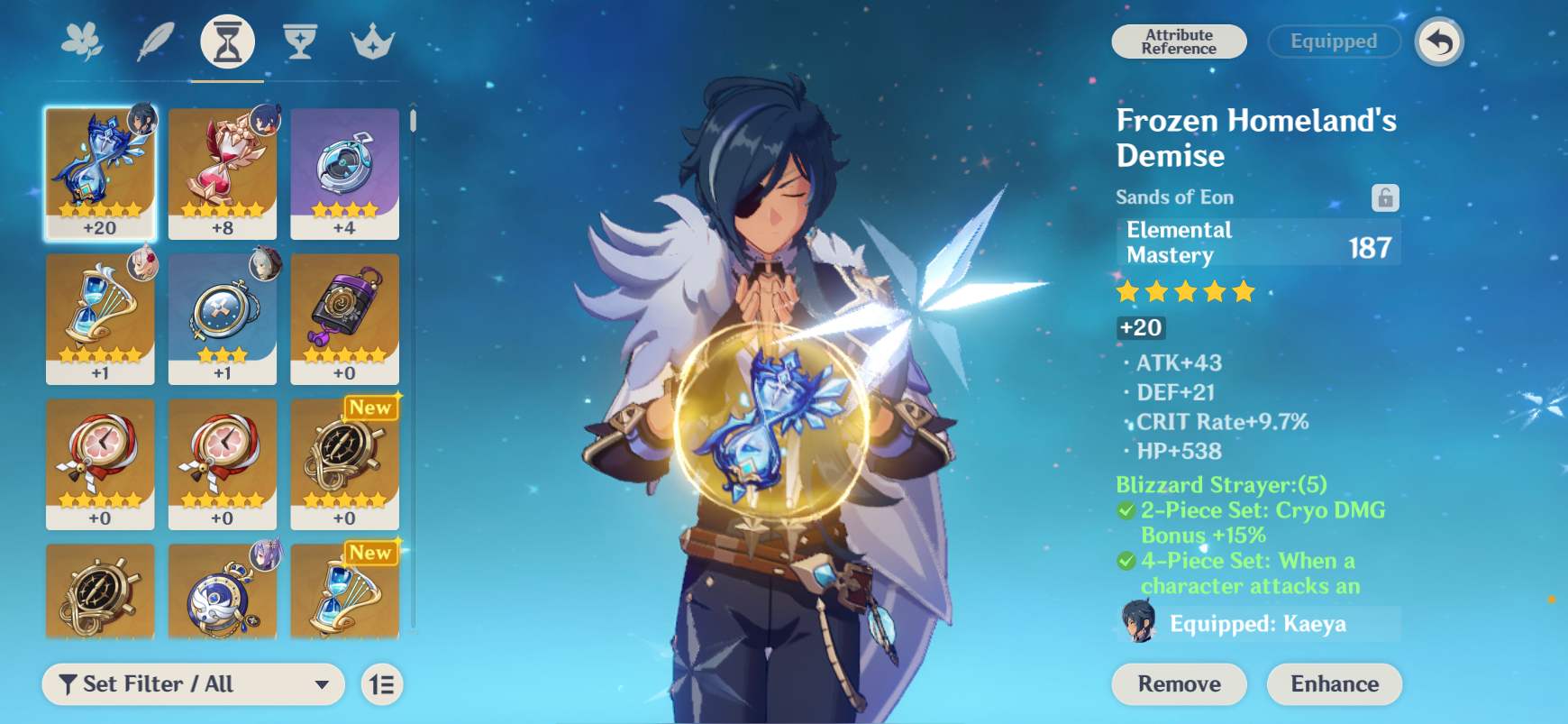The height and width of the screenshot is (724, 1568).
Task: Switch to the Equipped tab
Action: (1333, 41)
